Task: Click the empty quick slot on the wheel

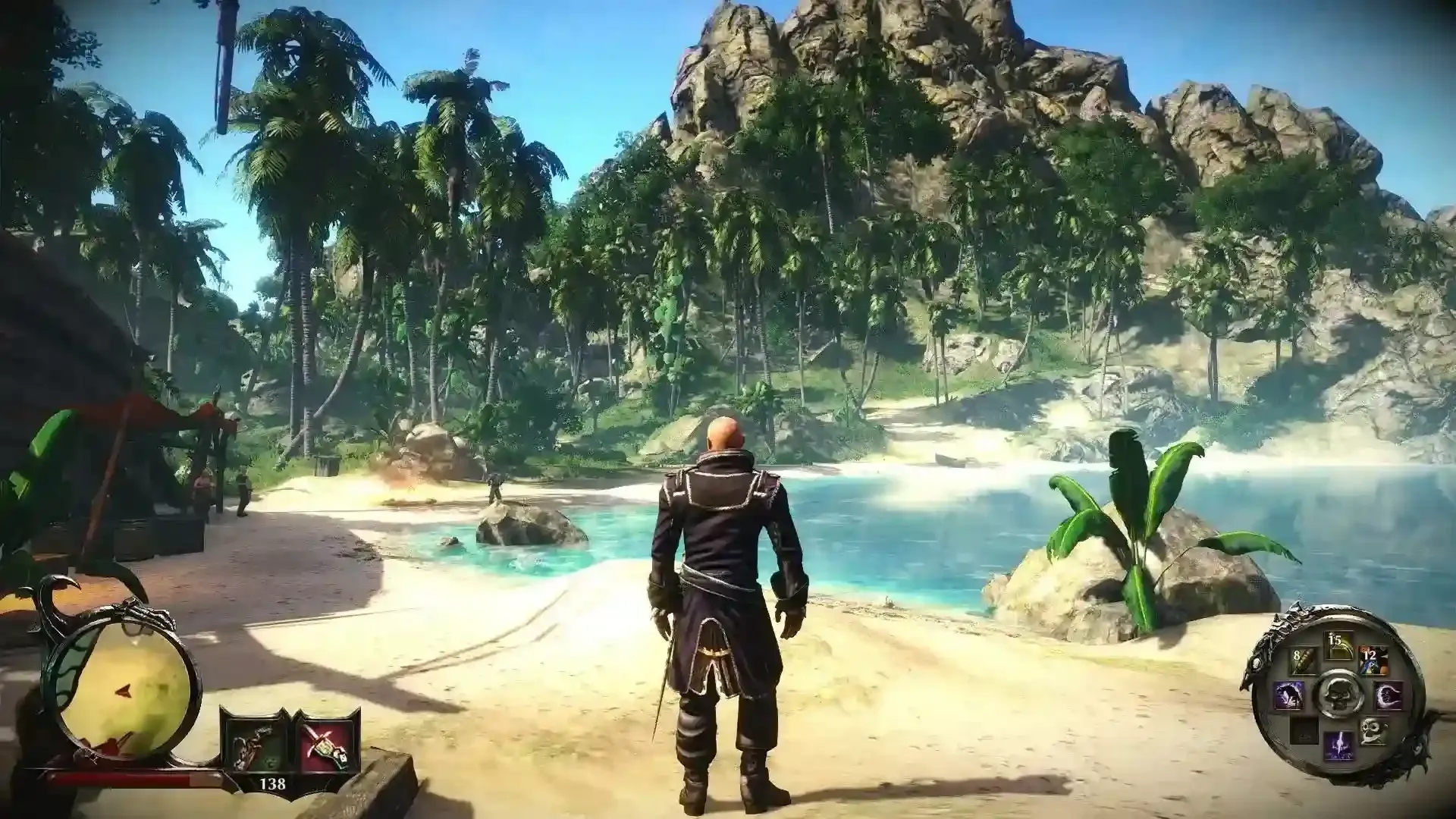Action: (x=1304, y=730)
